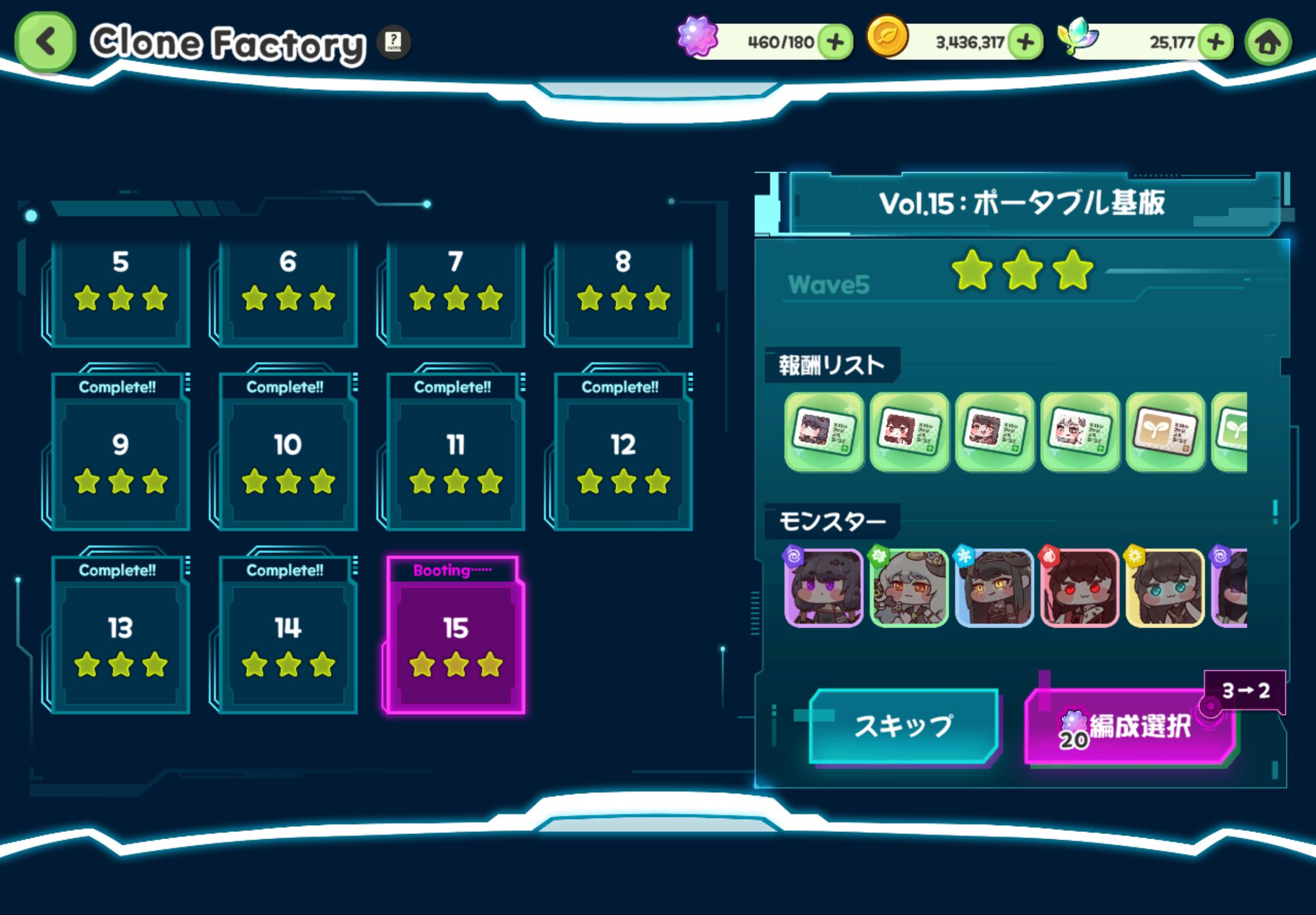Open stage 7 tile
Viewport: 1316px width, 915px height.
(456, 292)
